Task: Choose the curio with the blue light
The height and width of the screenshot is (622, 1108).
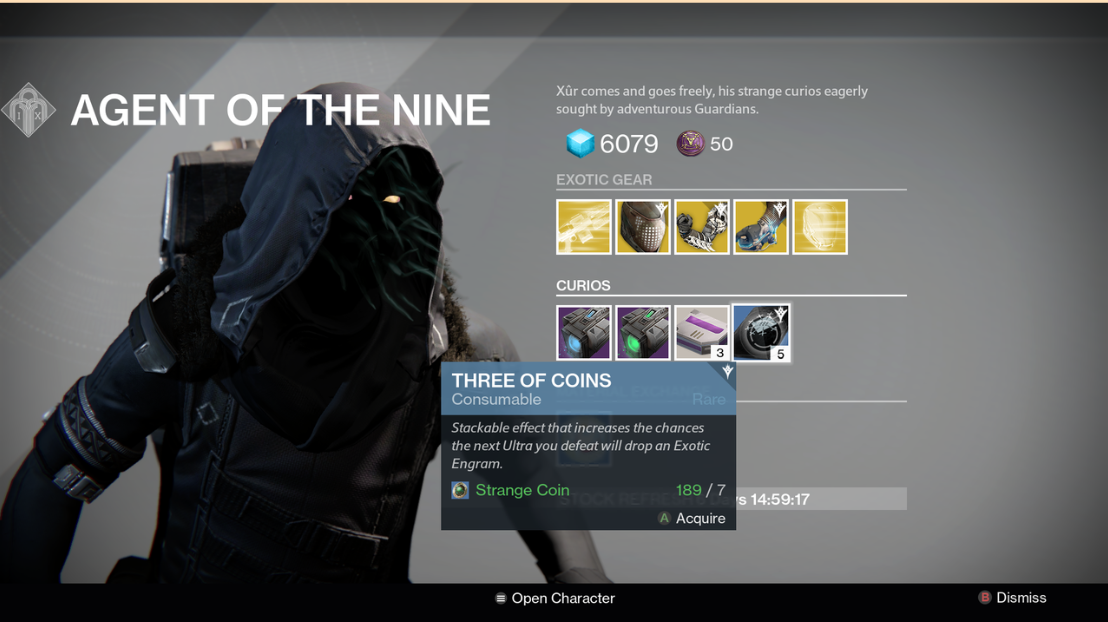Action: coord(584,333)
